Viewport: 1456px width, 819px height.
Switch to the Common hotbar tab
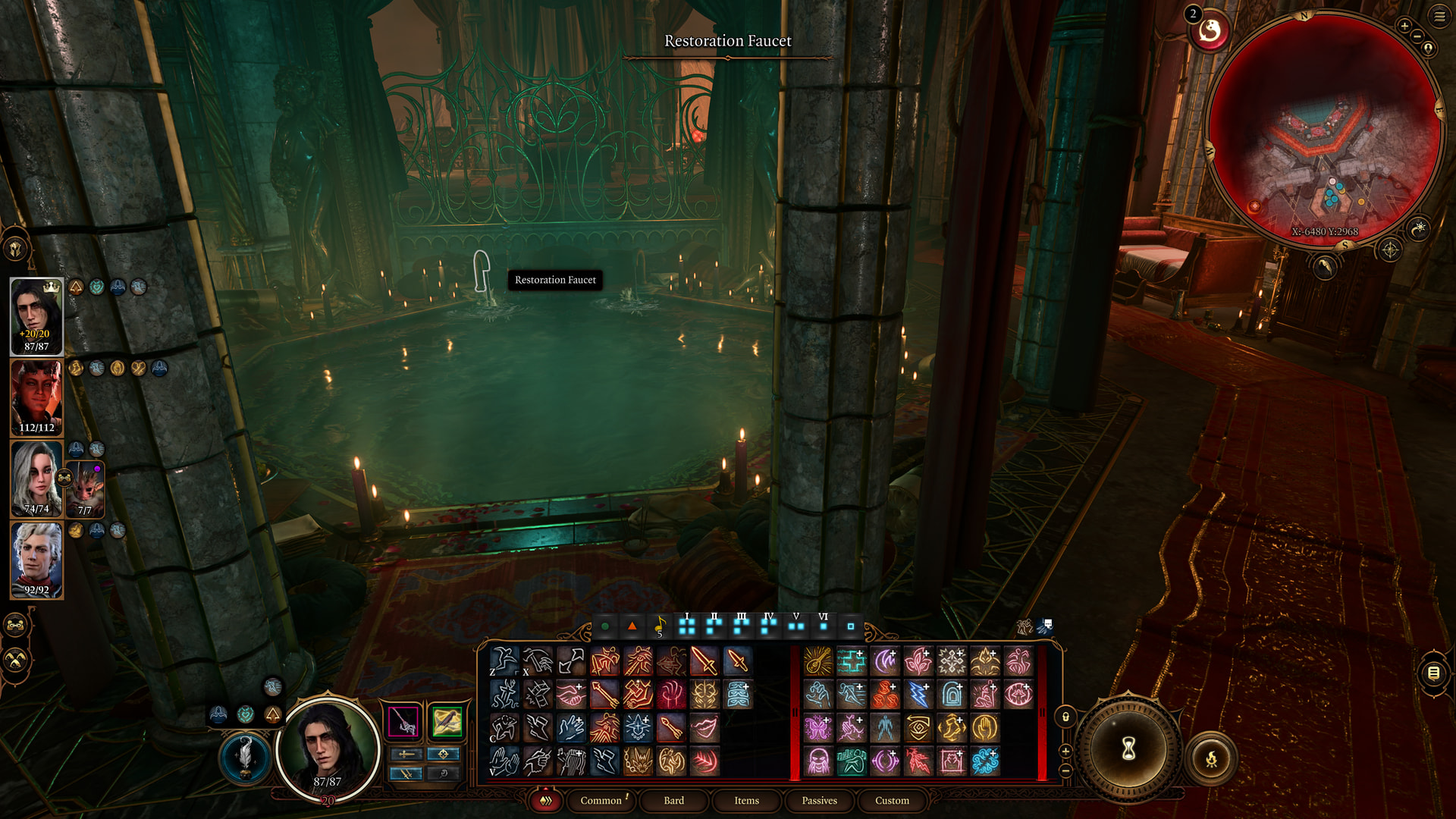(601, 800)
